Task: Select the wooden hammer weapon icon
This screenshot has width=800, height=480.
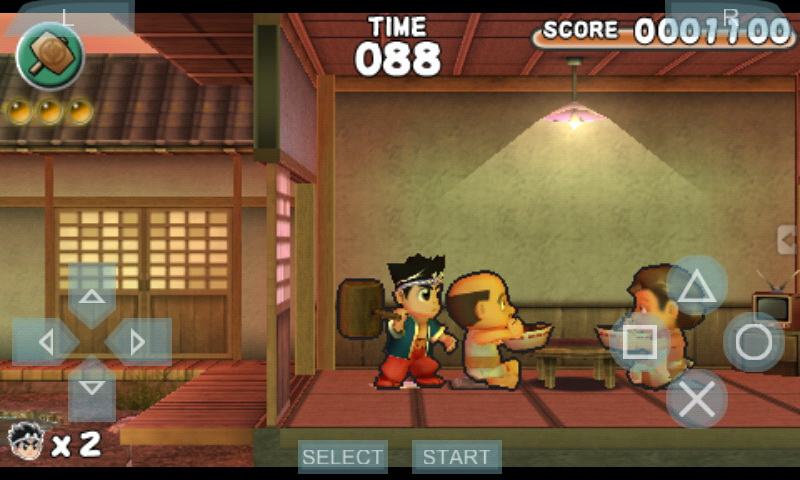Action: click(x=49, y=55)
